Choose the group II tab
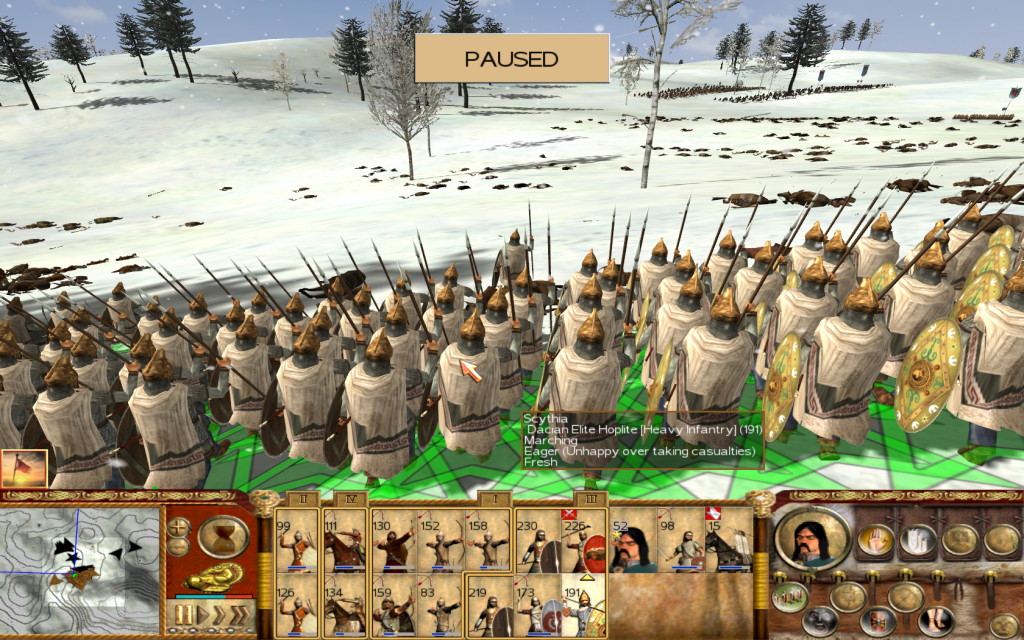Image resolution: width=1024 pixels, height=640 pixels. tap(300, 498)
